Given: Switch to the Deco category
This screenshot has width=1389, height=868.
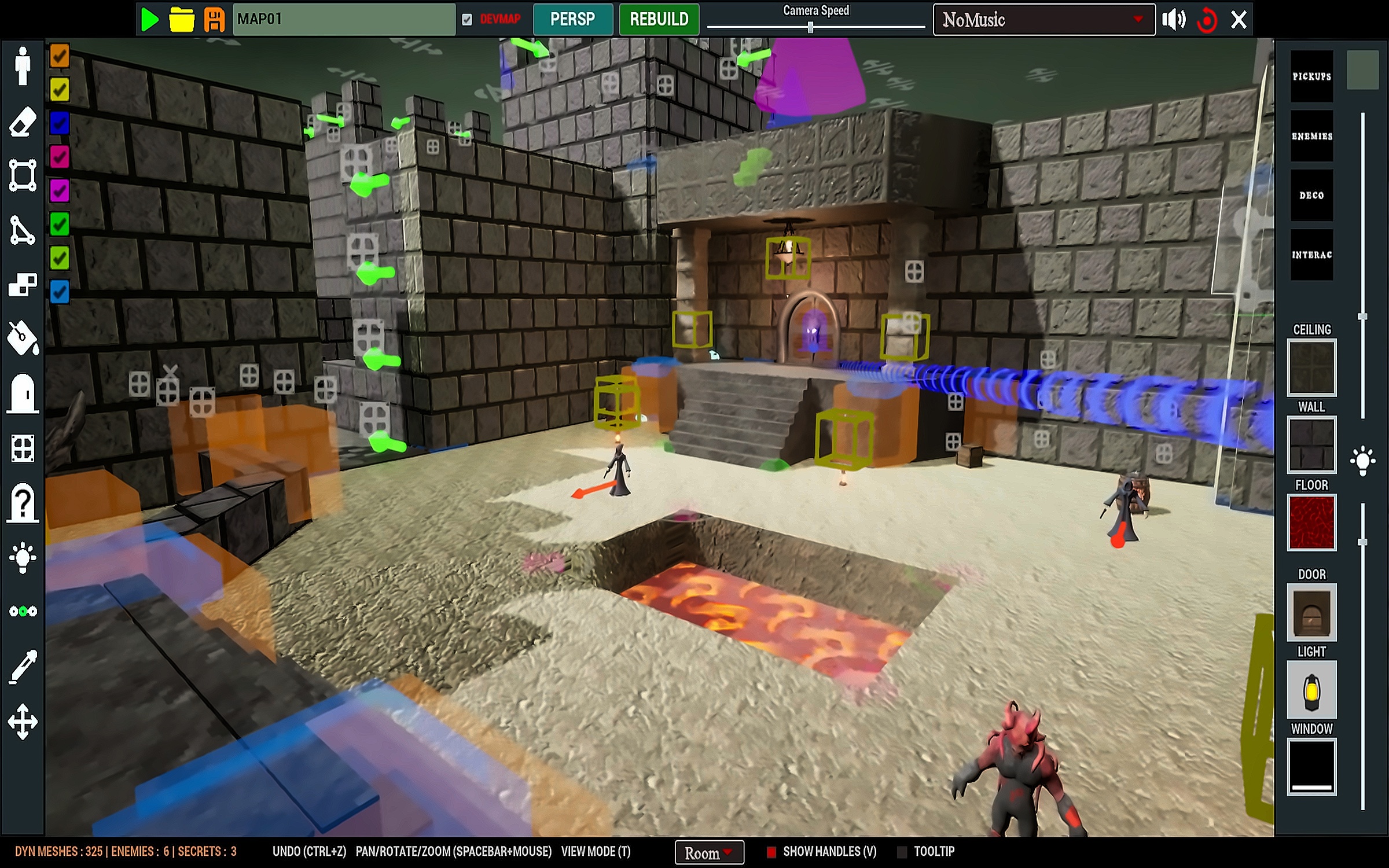Looking at the screenshot, I should click(1311, 196).
